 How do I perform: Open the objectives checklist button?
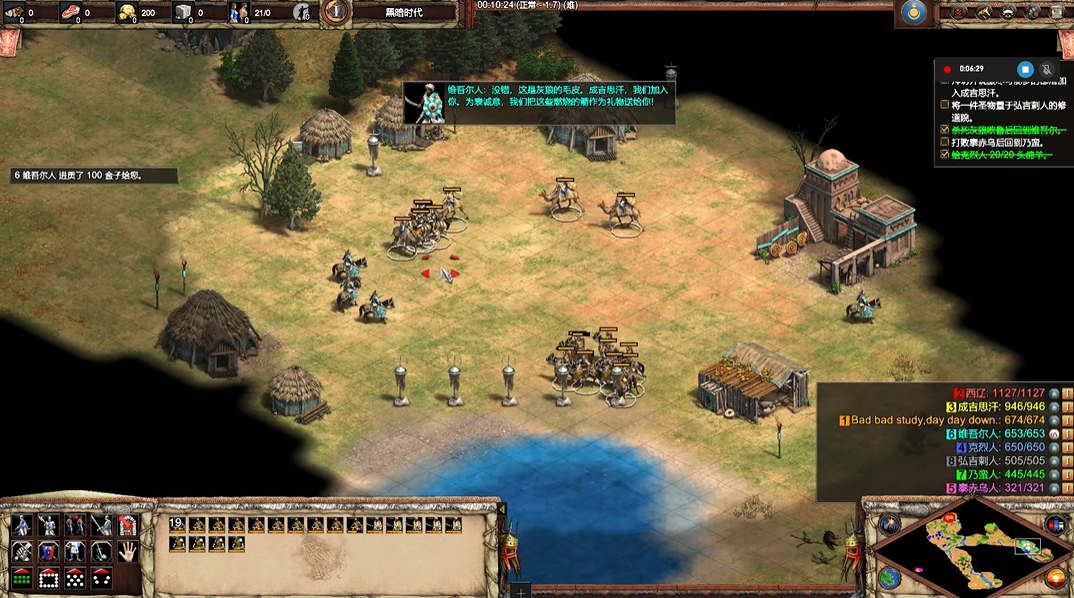[x=957, y=12]
